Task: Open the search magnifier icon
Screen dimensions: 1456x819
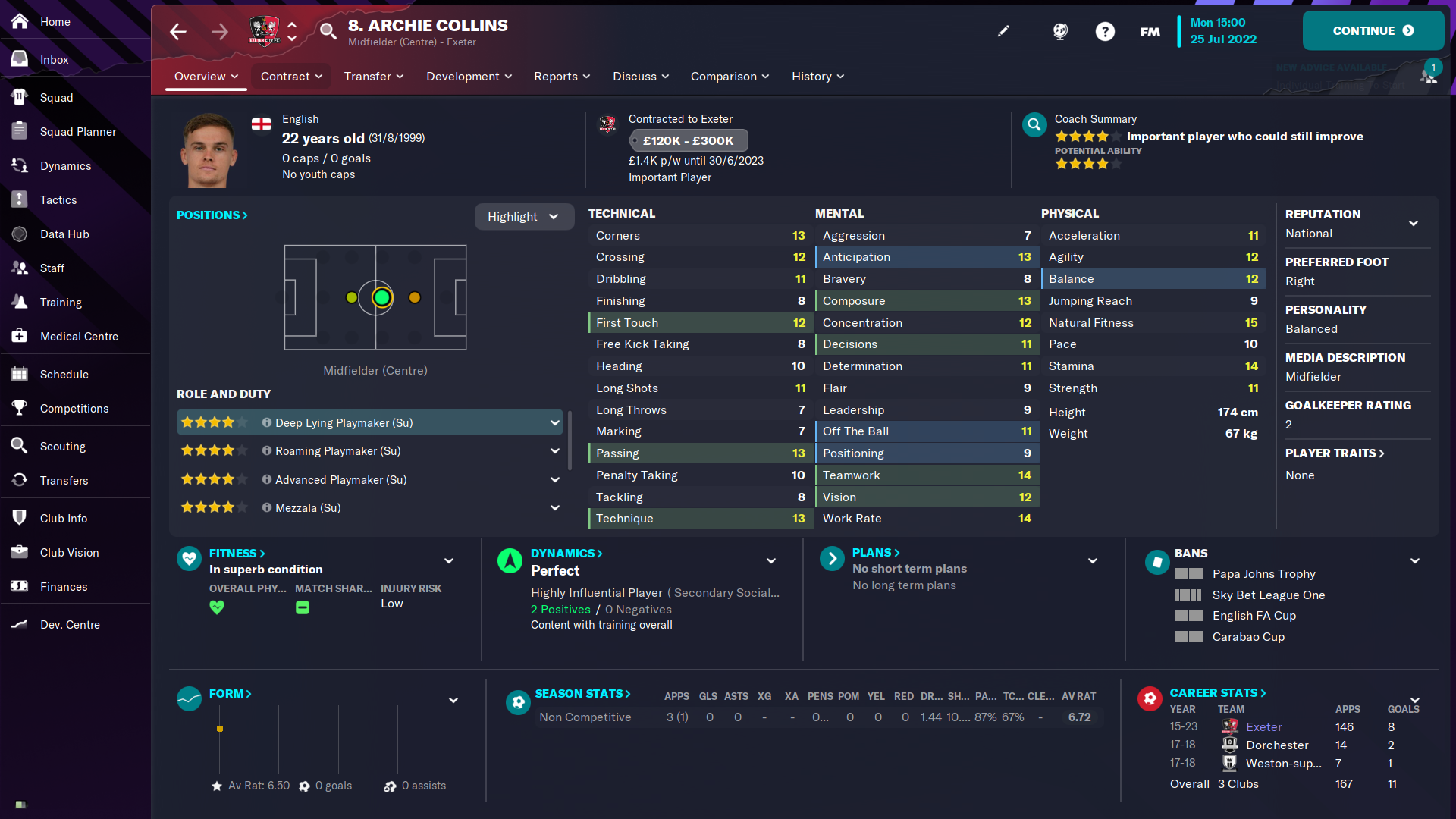Action: tap(328, 31)
